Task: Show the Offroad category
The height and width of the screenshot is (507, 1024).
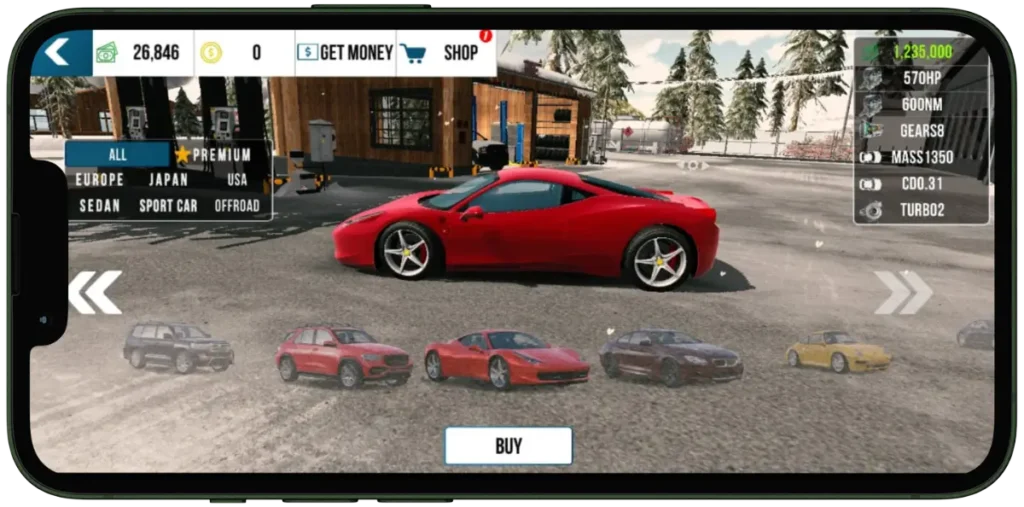Action: click(237, 206)
